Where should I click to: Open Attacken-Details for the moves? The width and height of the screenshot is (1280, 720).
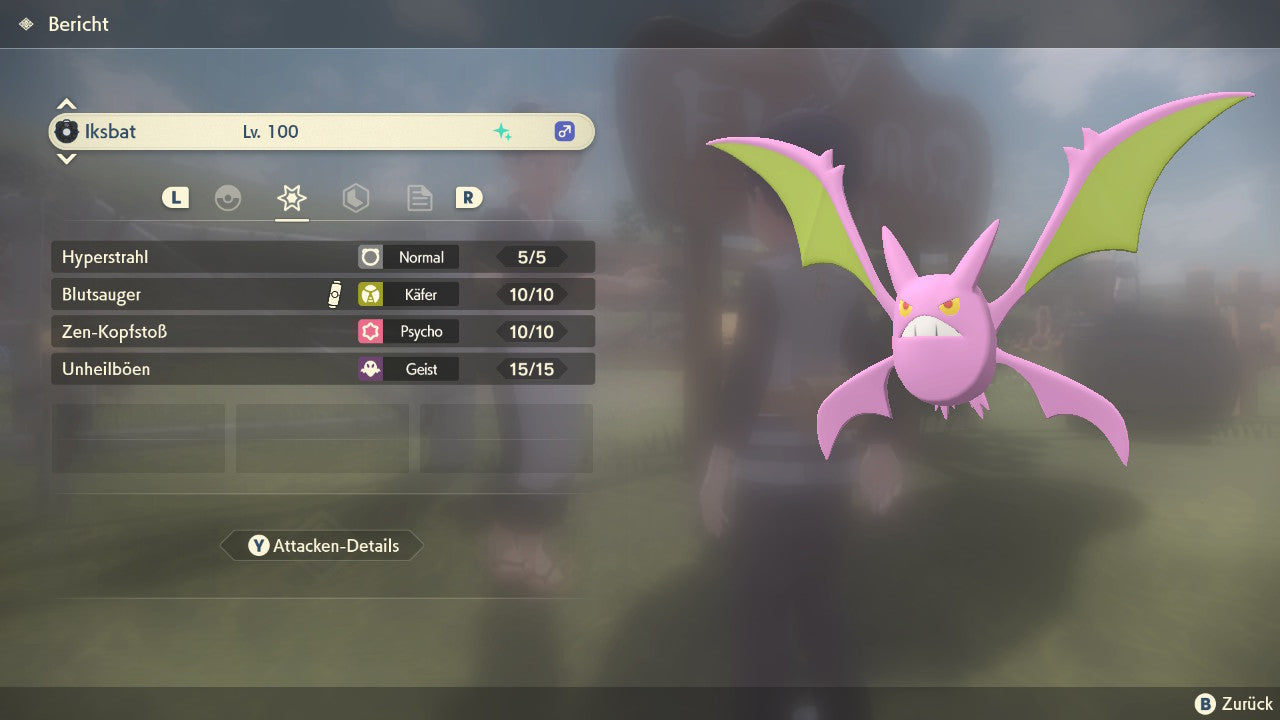point(322,546)
